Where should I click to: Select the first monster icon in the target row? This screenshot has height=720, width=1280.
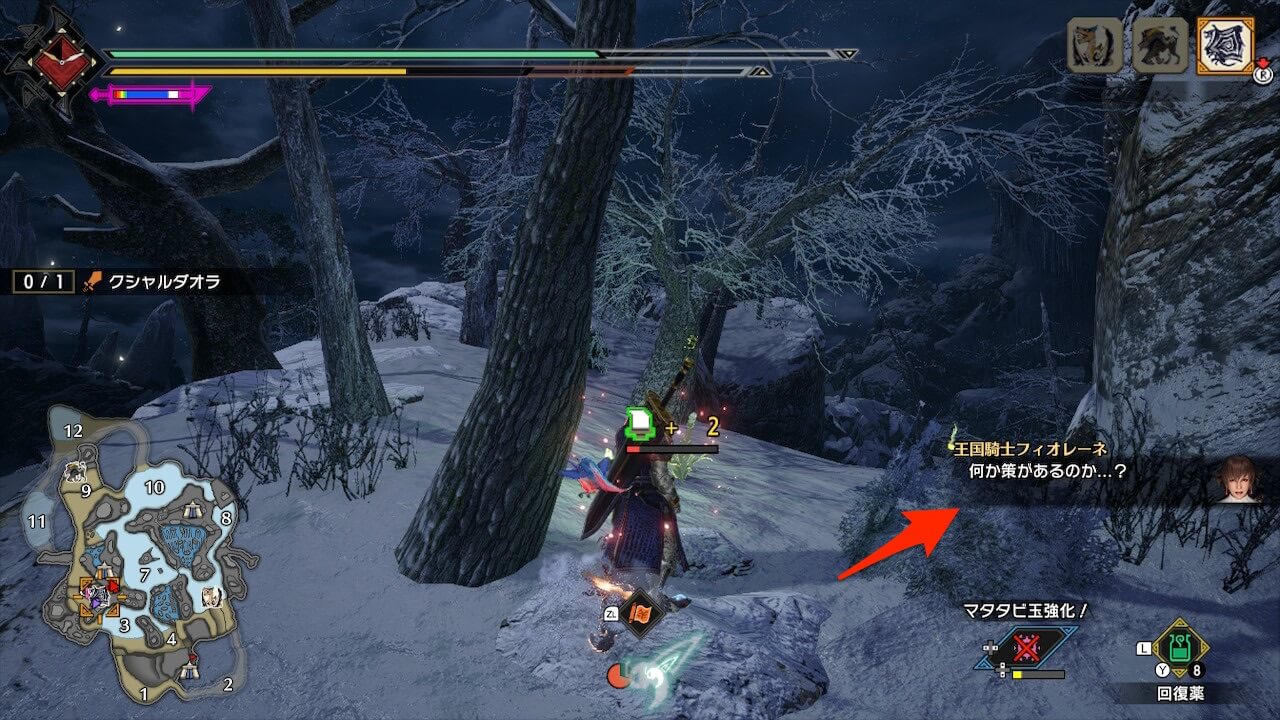coord(1094,46)
